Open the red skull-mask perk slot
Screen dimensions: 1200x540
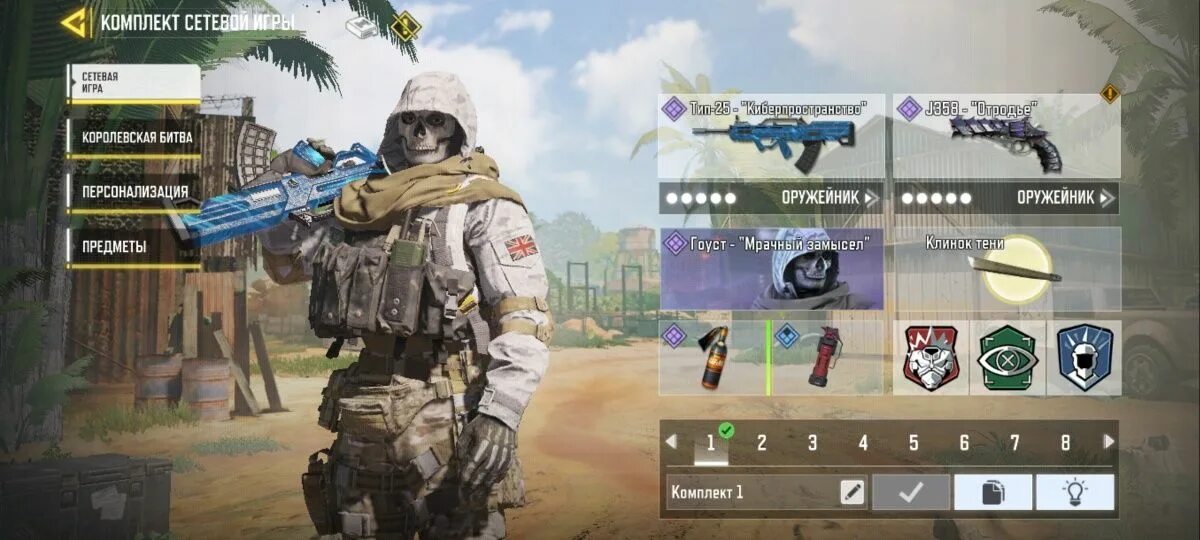point(931,357)
